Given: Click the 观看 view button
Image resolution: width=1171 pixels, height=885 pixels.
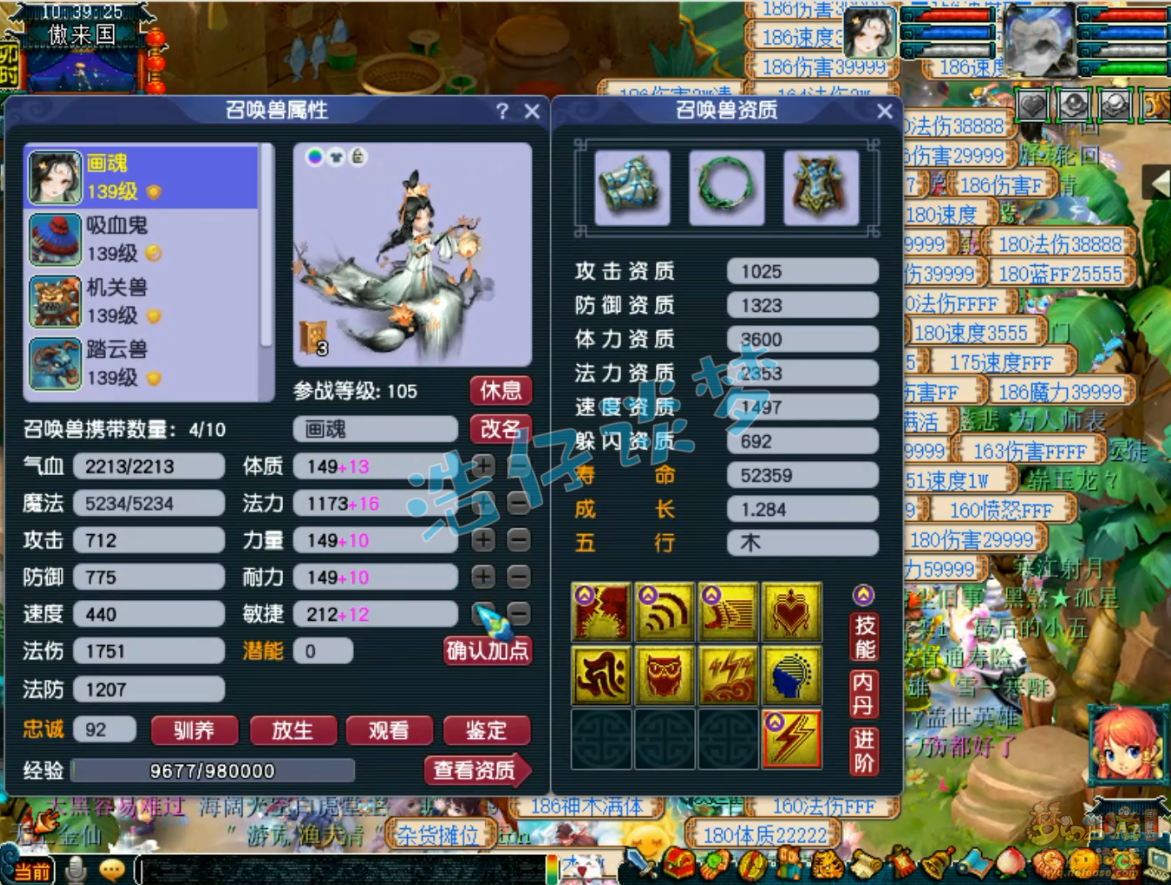Looking at the screenshot, I should tap(389, 731).
